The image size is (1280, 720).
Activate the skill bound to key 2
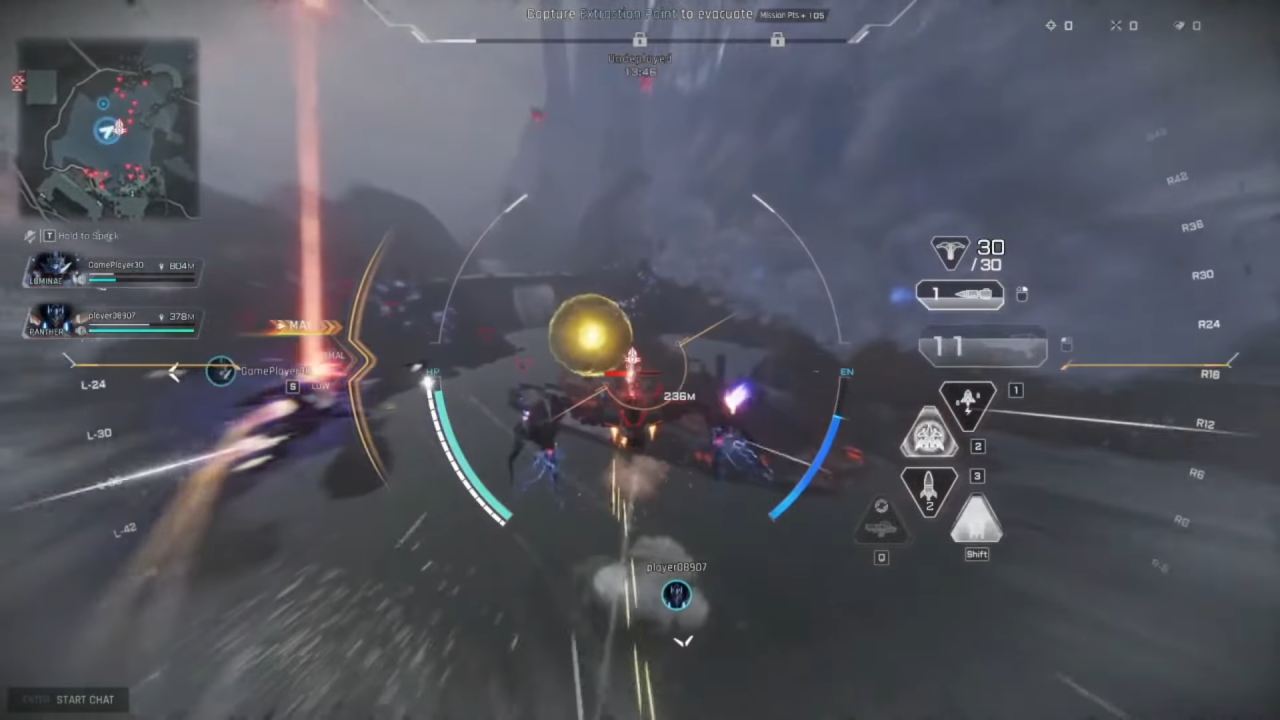[x=929, y=432]
